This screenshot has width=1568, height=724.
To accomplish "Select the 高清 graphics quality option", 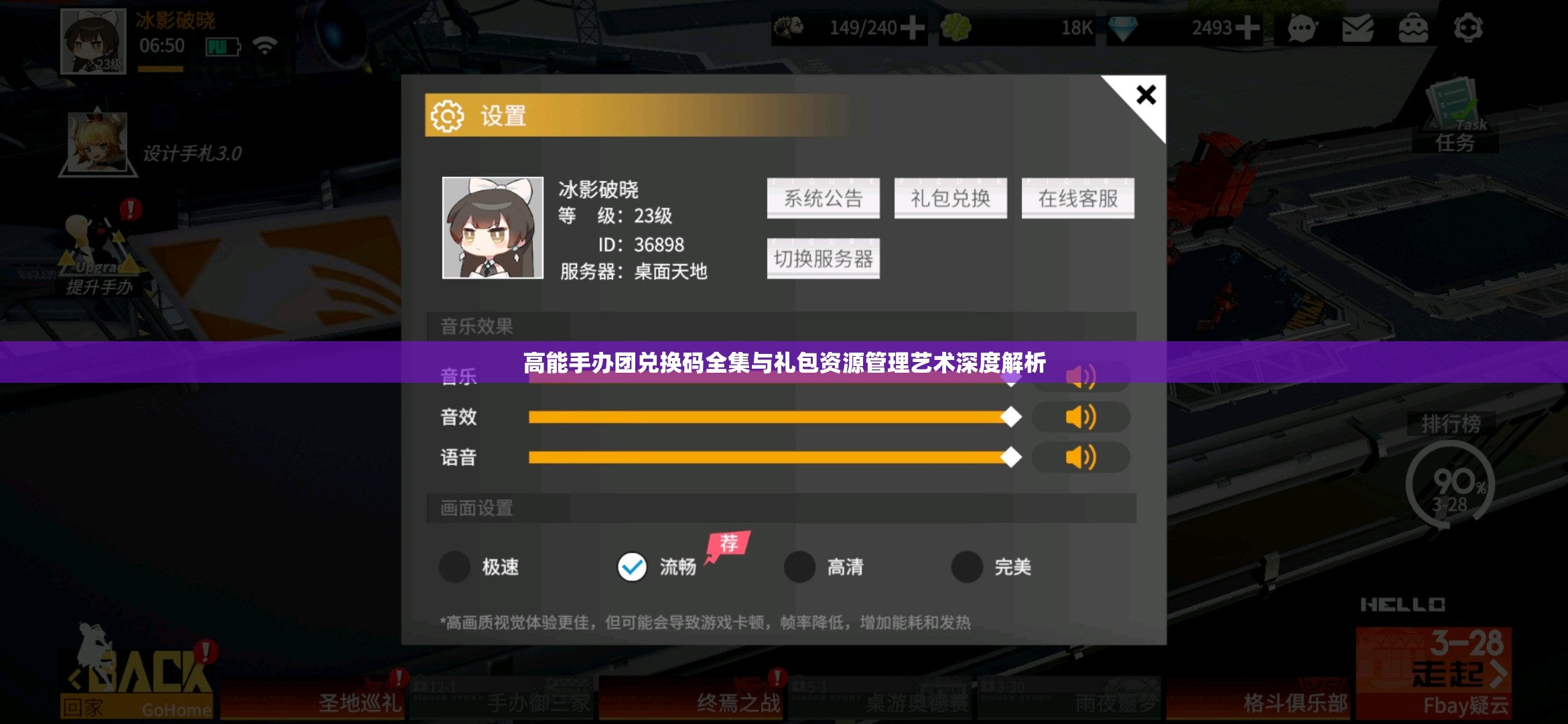I will click(800, 566).
